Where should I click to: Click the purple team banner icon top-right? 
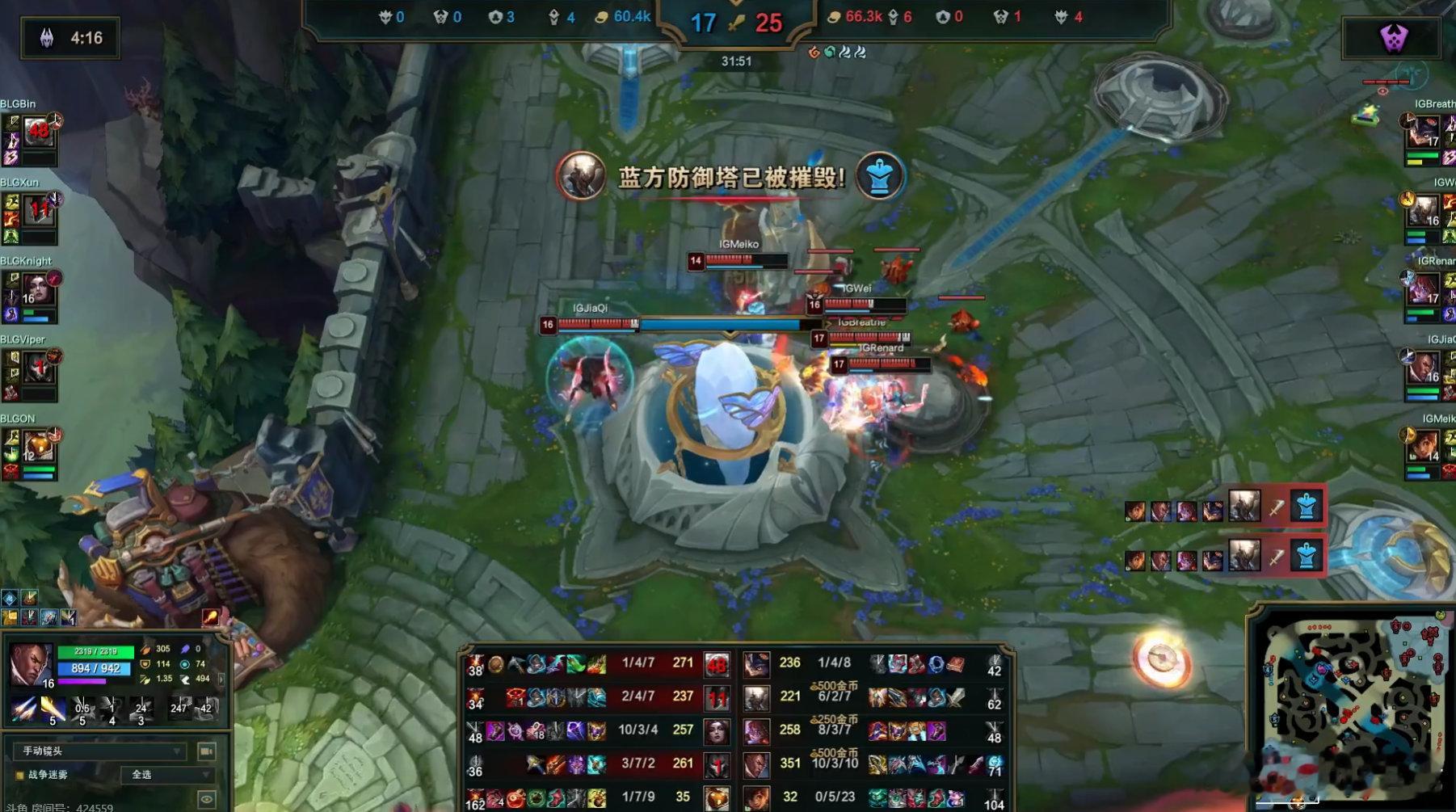click(x=1394, y=36)
